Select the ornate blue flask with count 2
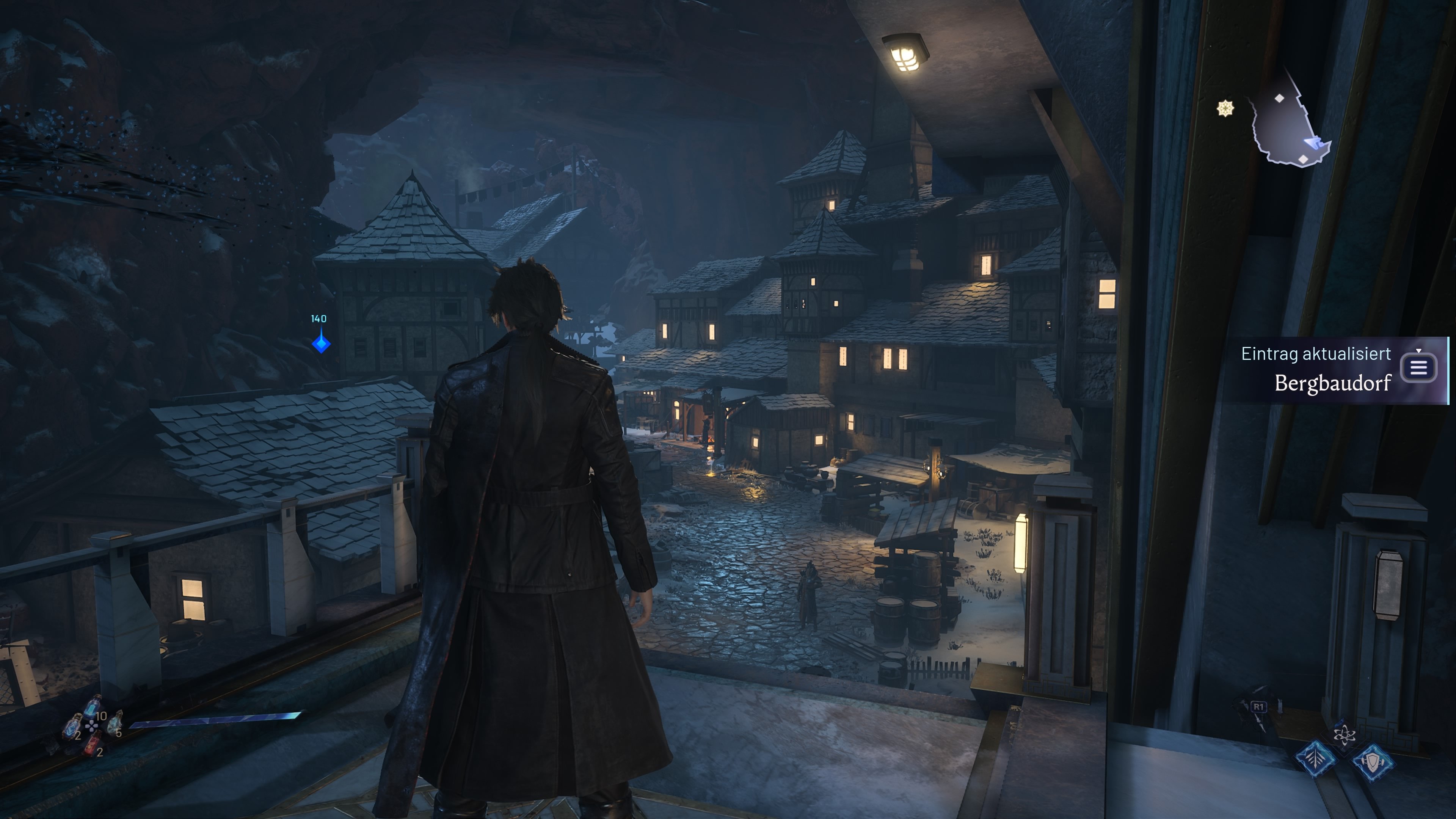Screen dimensions: 1456x819 (72, 726)
